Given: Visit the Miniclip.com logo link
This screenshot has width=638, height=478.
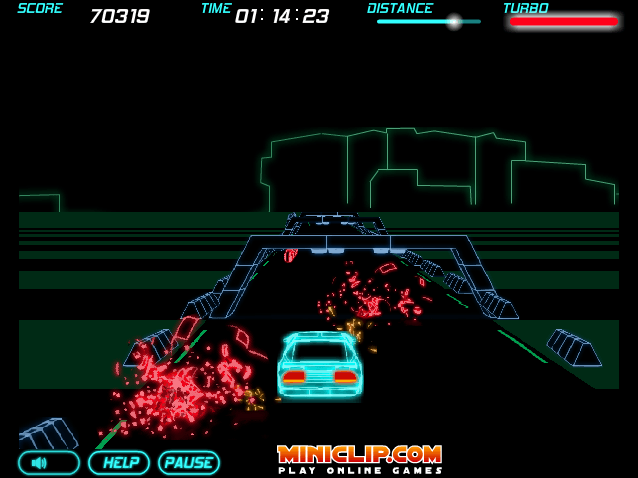Looking at the screenshot, I should click(x=360, y=458).
